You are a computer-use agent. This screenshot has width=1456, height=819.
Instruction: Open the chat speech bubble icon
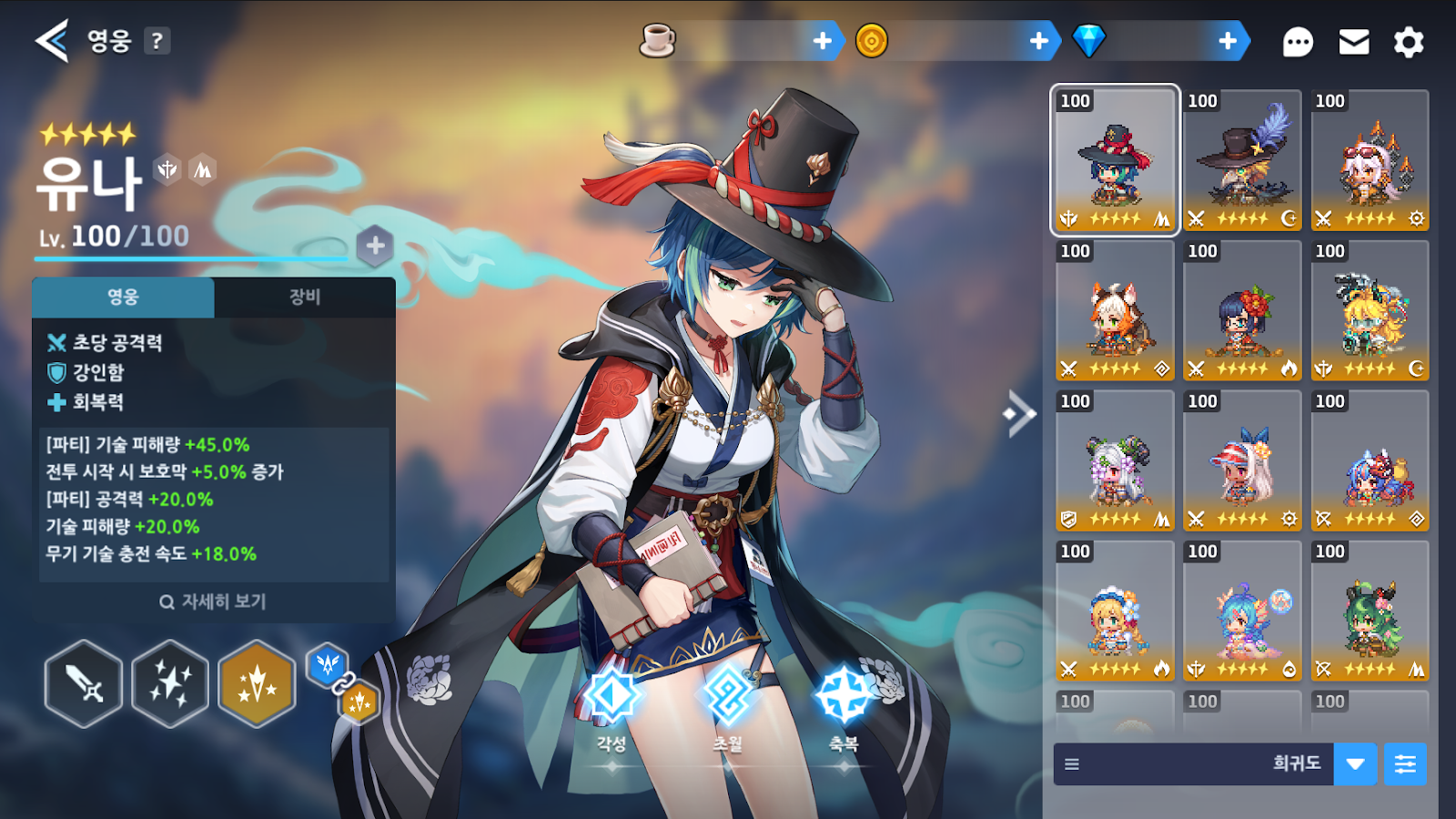(x=1298, y=42)
